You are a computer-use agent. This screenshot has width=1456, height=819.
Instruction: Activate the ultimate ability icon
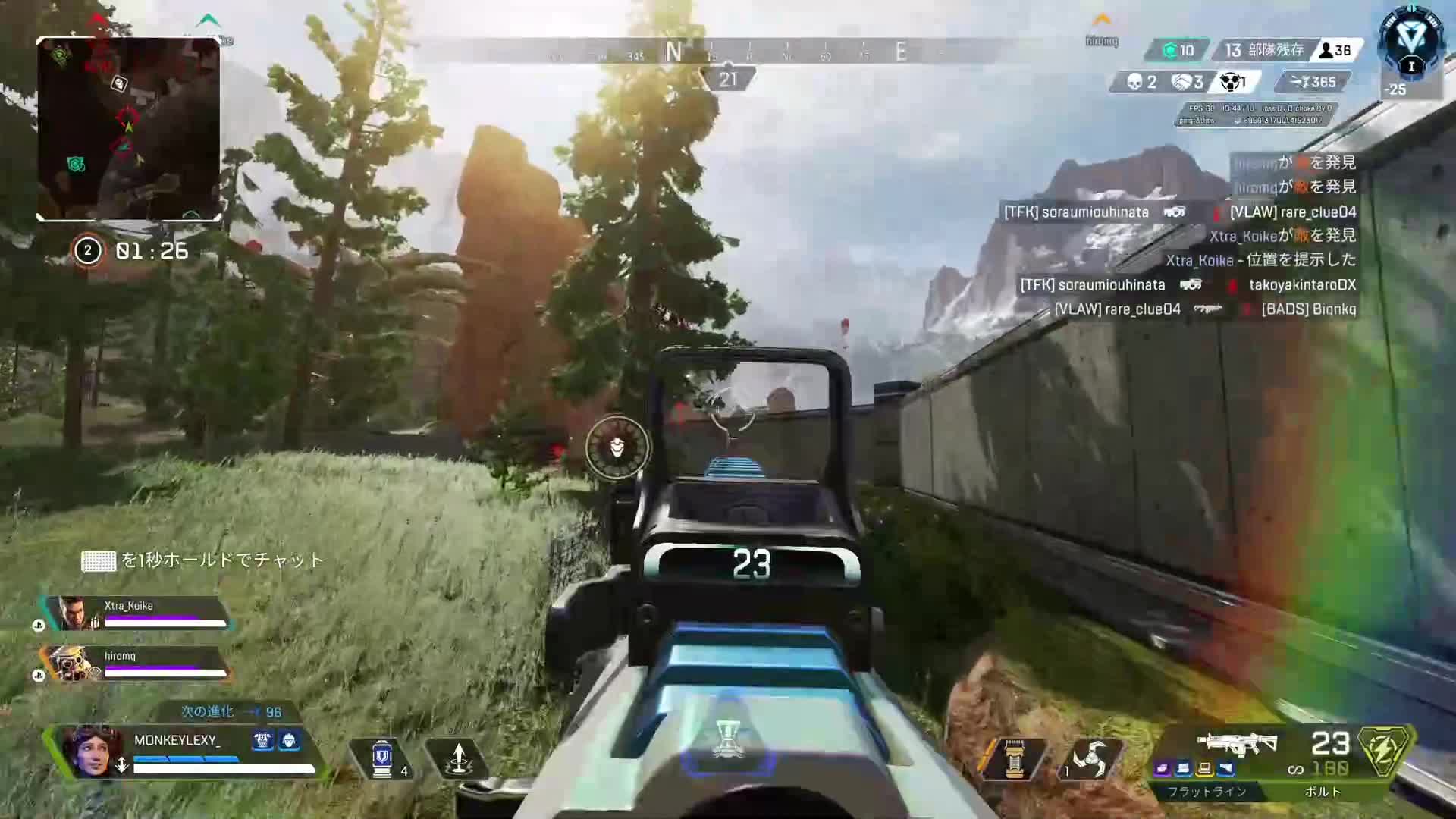[728, 739]
